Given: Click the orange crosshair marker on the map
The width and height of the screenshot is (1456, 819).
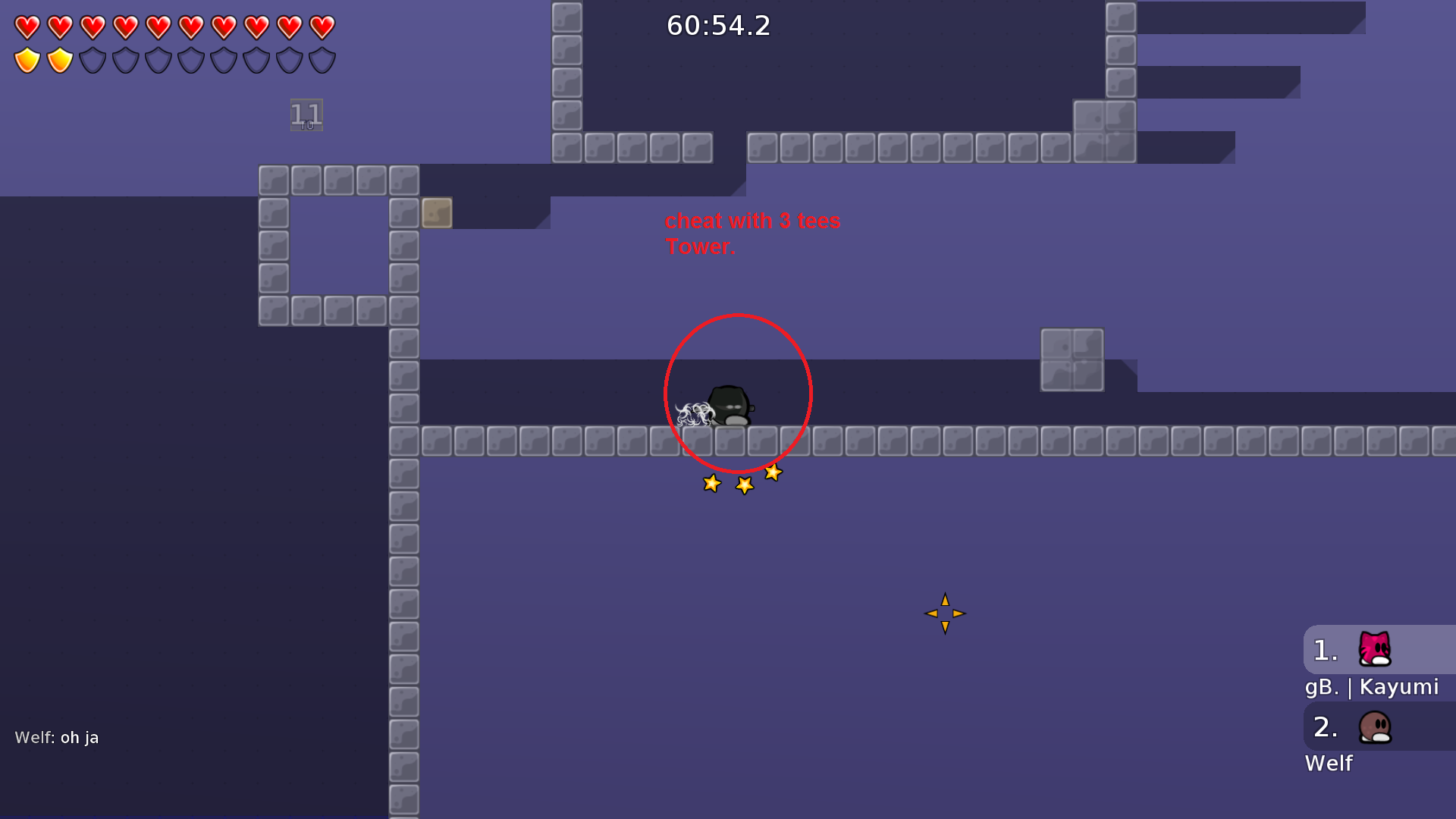Looking at the screenshot, I should pyautogui.click(x=945, y=613).
